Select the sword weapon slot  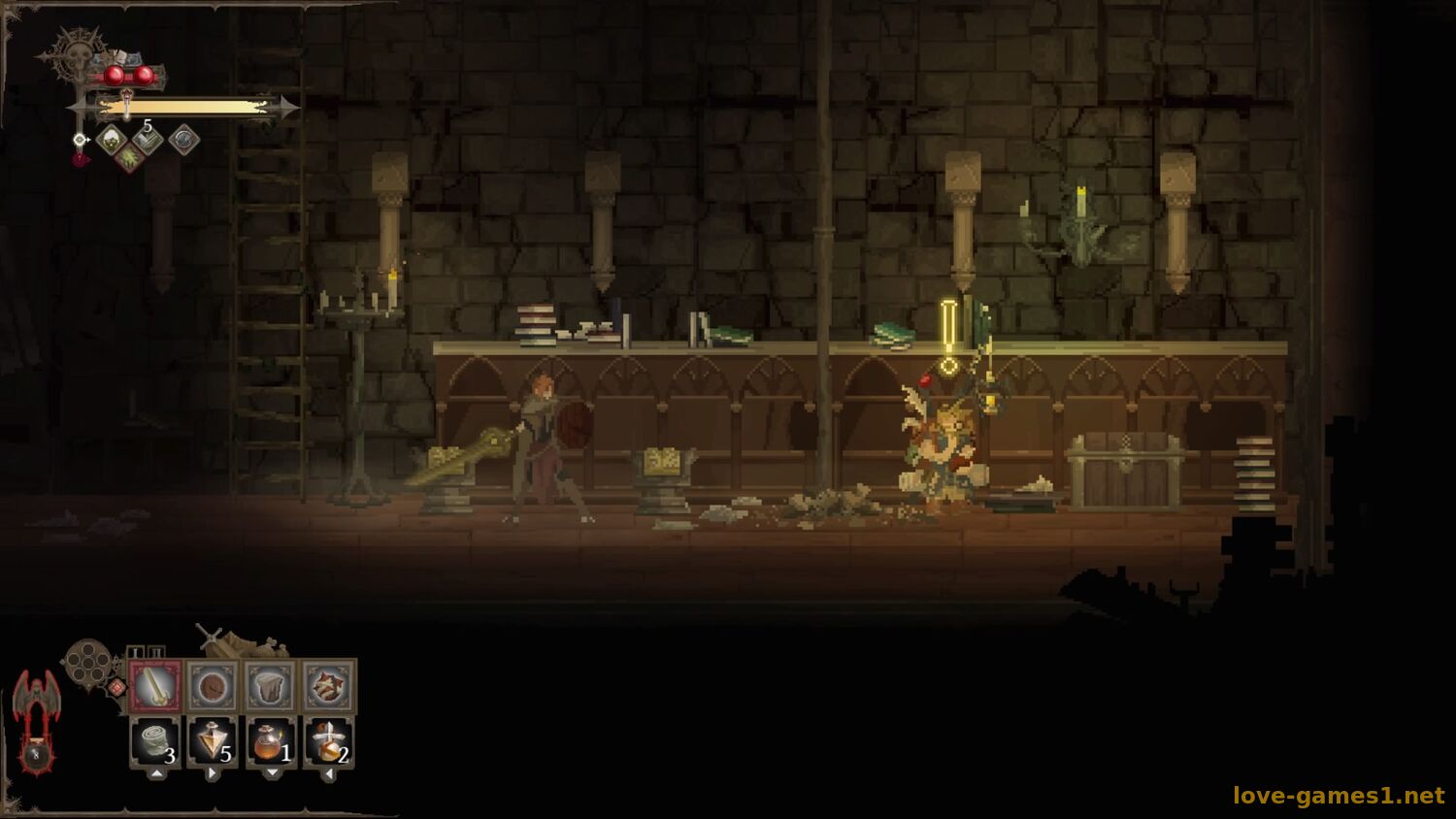(155, 687)
